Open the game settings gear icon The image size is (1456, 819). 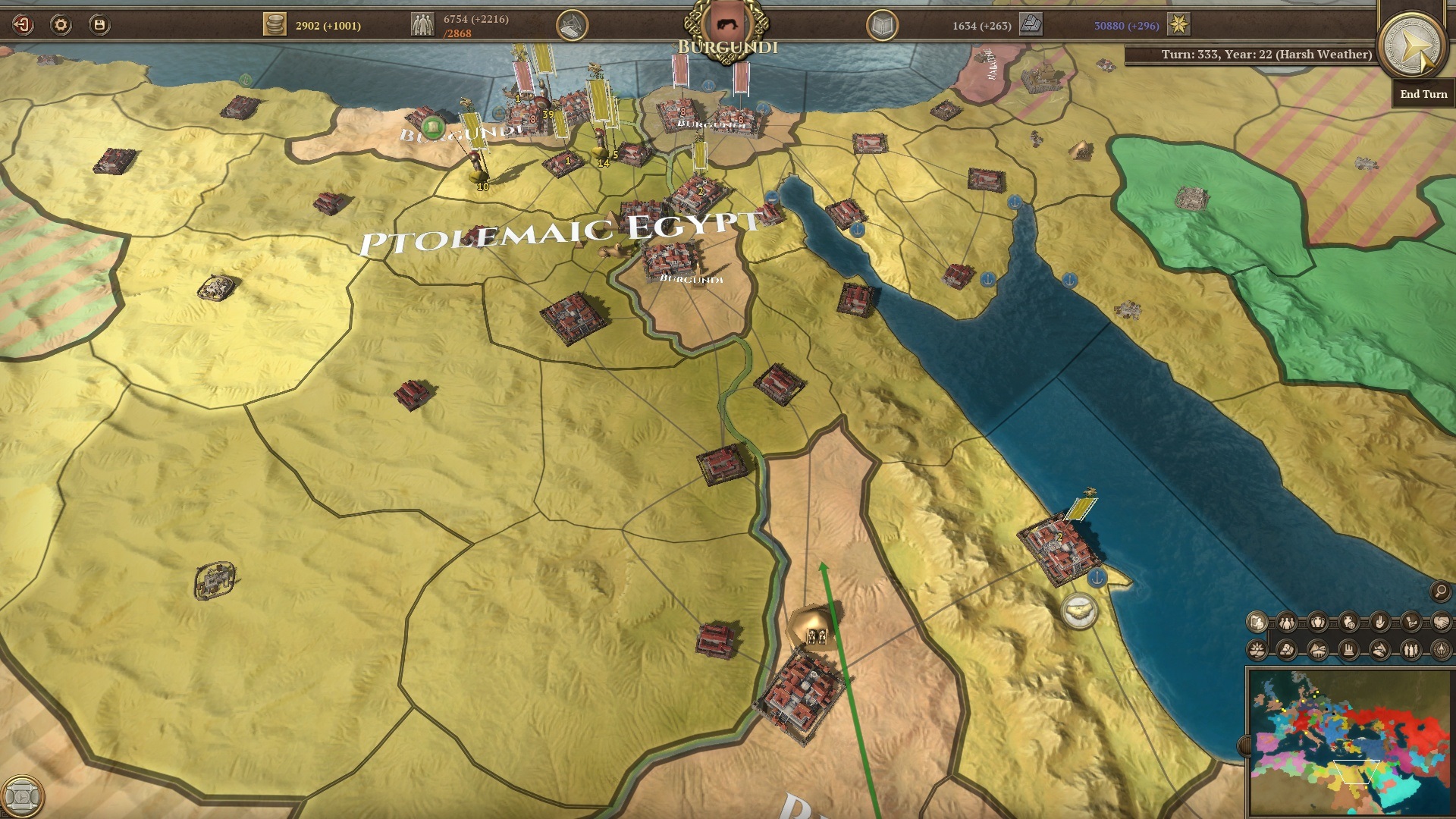coord(61,24)
